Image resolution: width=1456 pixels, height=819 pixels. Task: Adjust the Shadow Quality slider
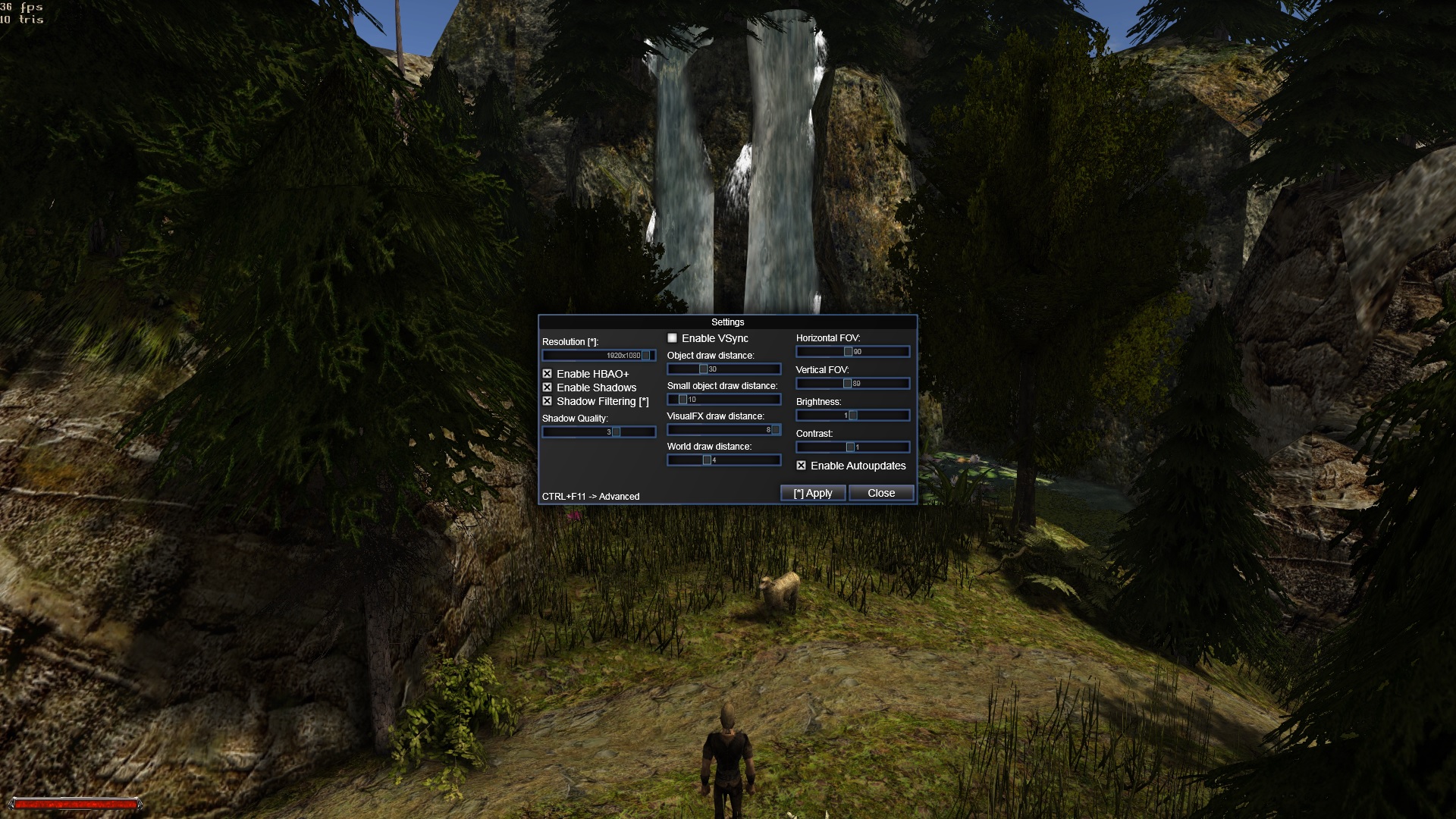tap(598, 432)
